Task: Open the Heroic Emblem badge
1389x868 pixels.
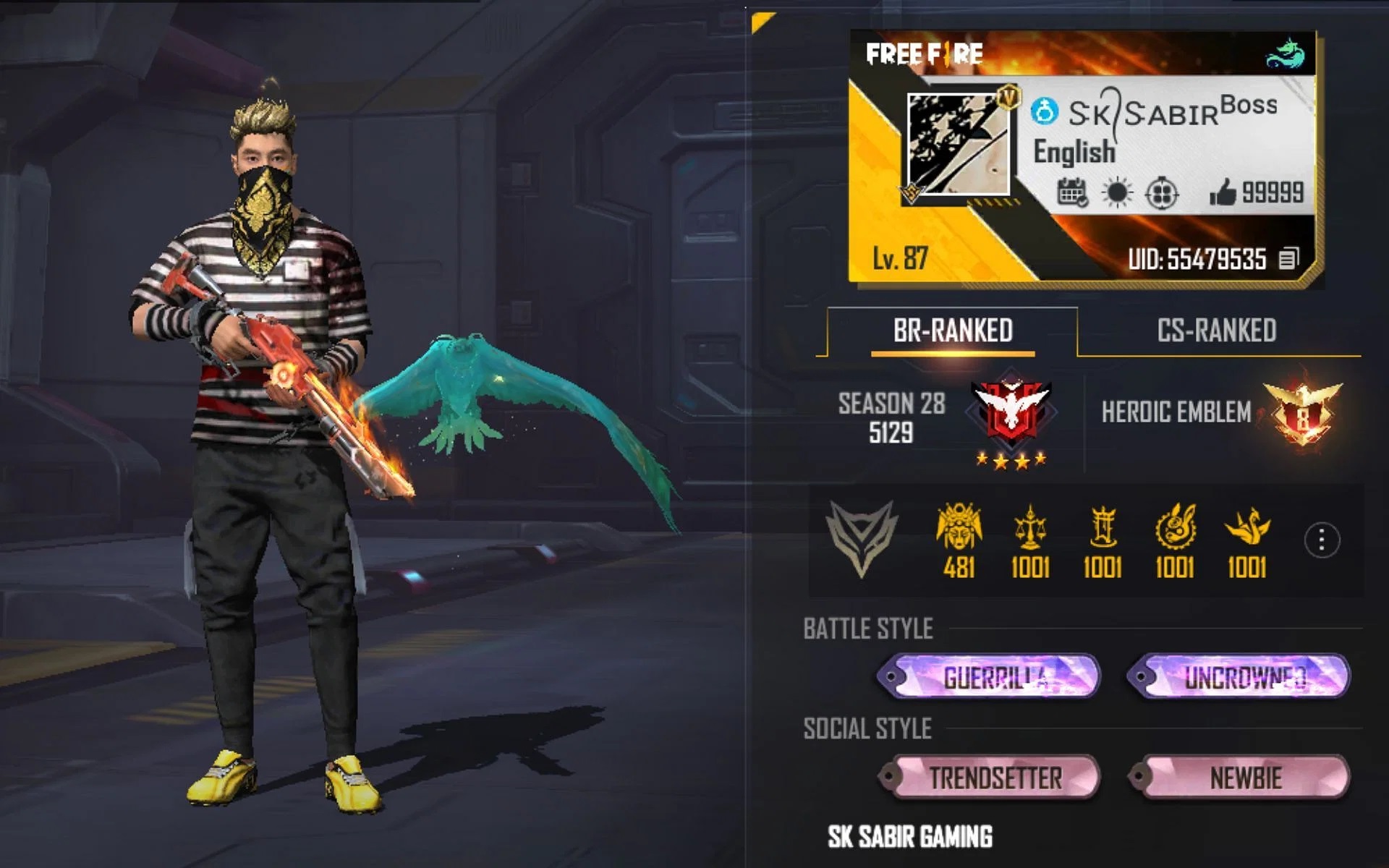Action: tap(1302, 413)
